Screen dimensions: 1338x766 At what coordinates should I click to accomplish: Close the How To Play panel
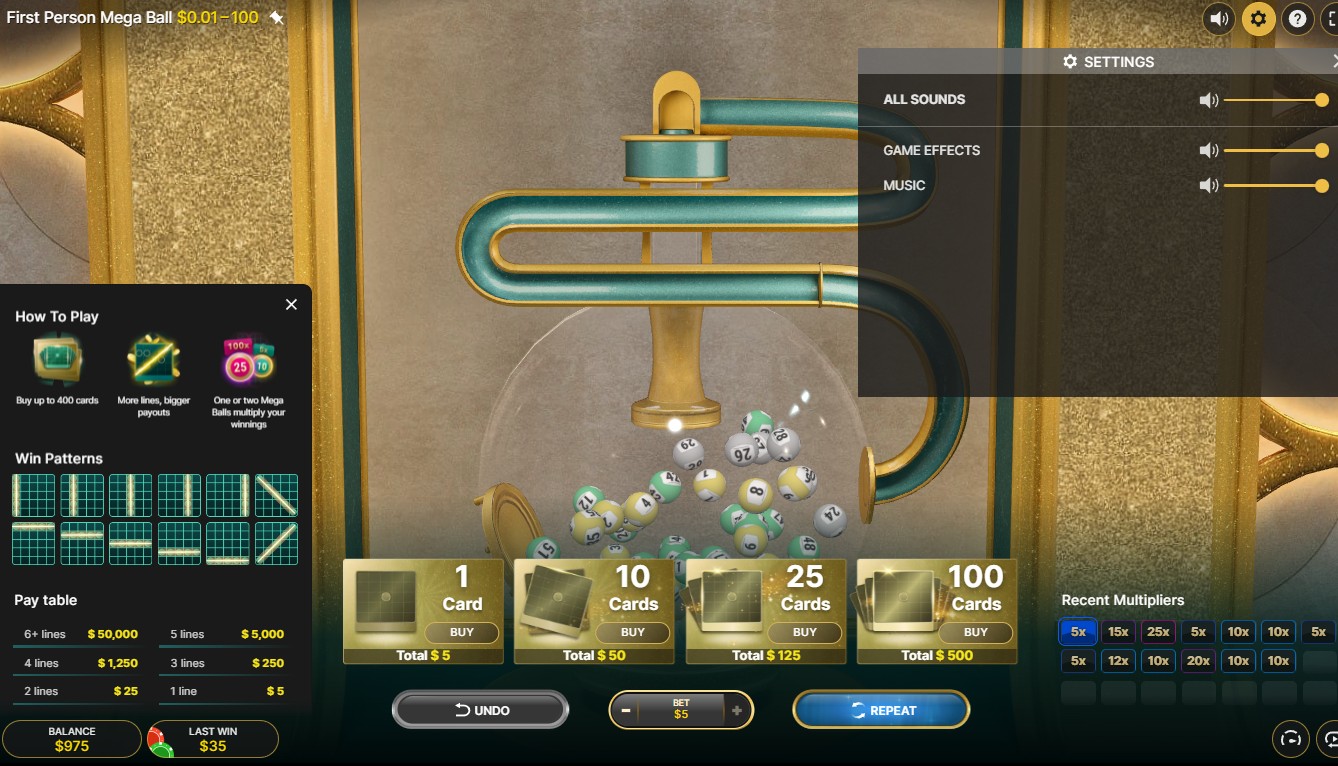291,304
